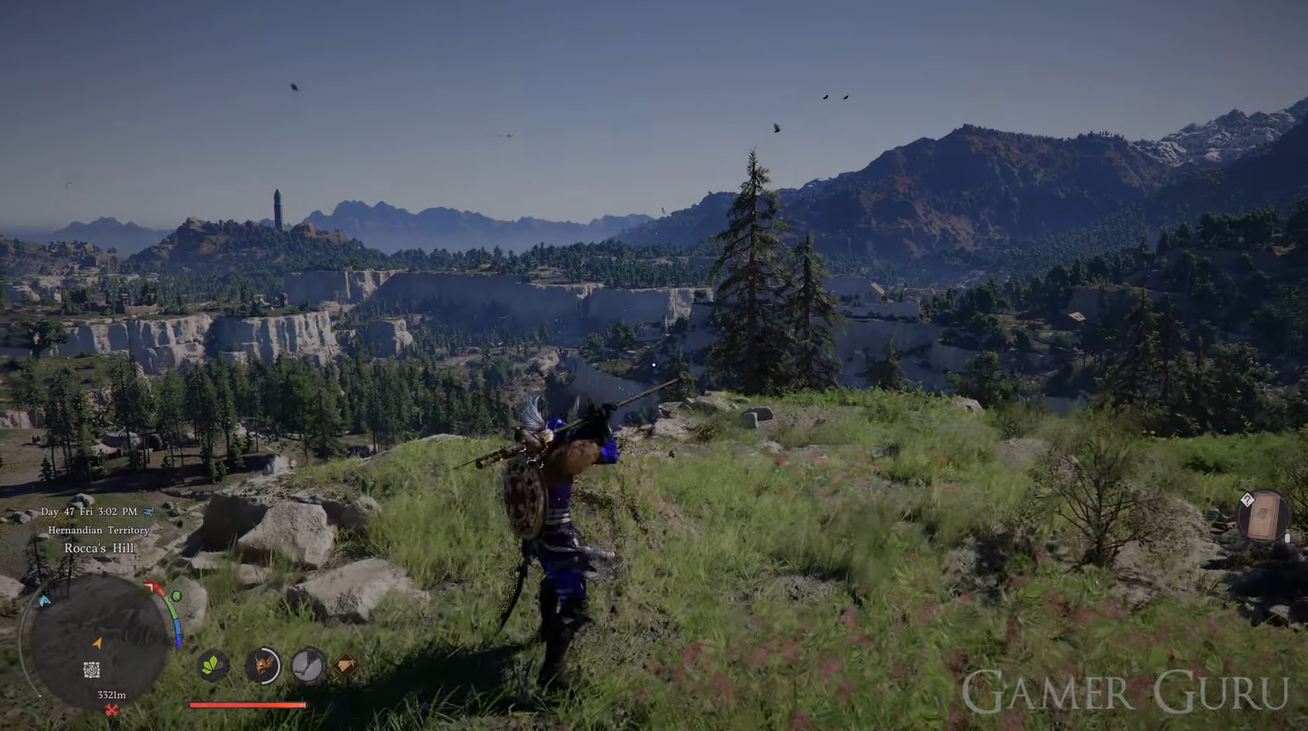Open the quest journal book icon
This screenshot has width=1308, height=731.
coord(1263,515)
